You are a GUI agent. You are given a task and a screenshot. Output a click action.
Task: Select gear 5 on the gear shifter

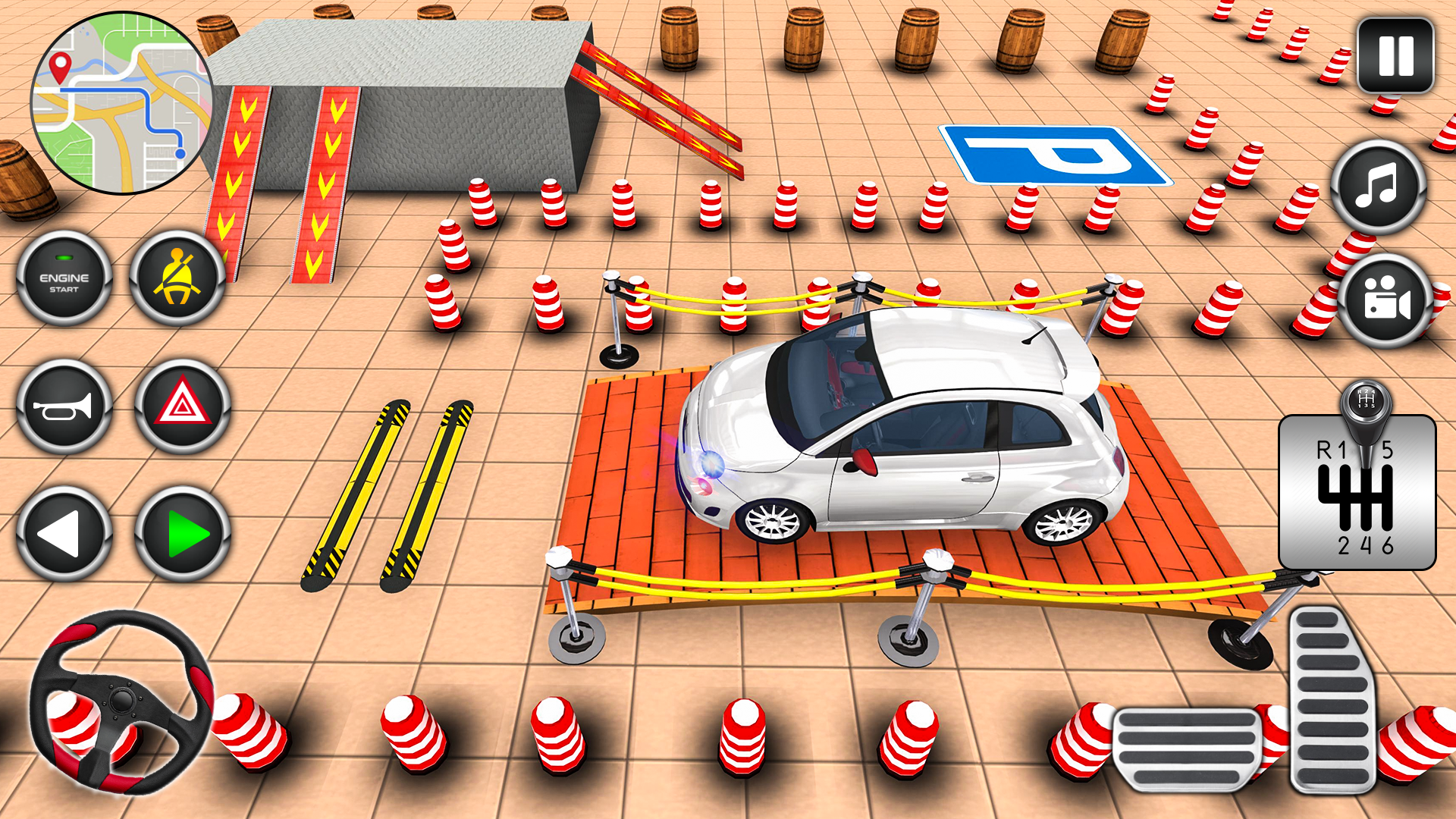[x=1388, y=450]
